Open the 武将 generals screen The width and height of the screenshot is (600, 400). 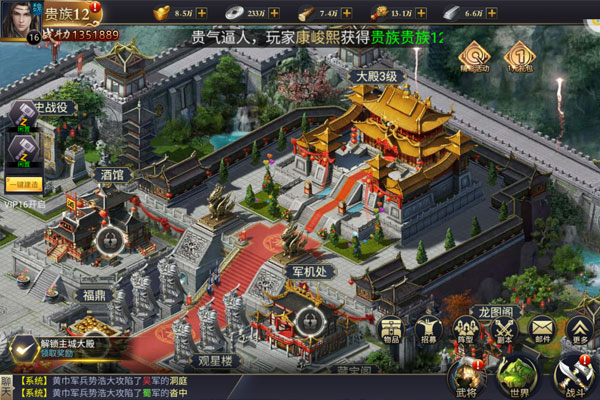pyautogui.click(x=466, y=375)
